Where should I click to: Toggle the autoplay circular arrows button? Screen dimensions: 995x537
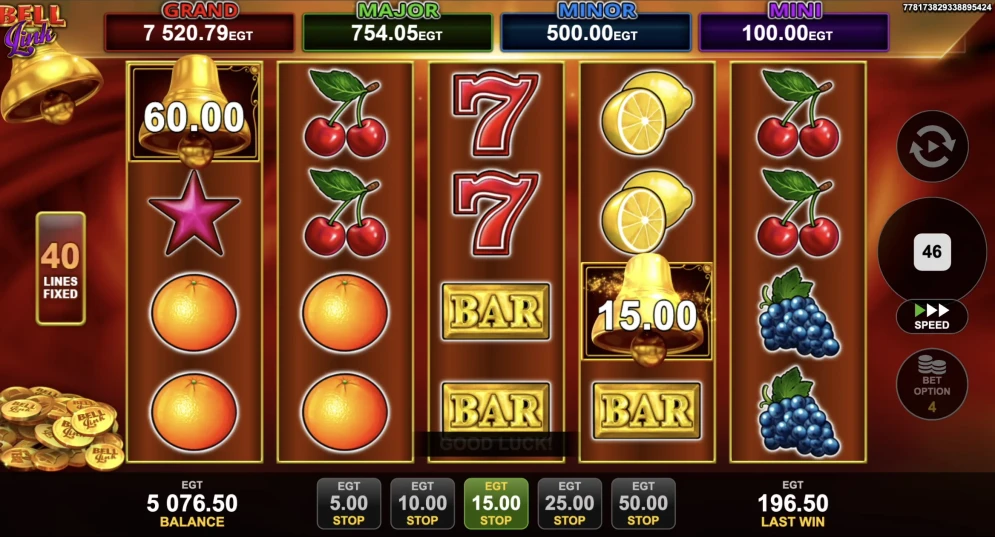coord(932,147)
